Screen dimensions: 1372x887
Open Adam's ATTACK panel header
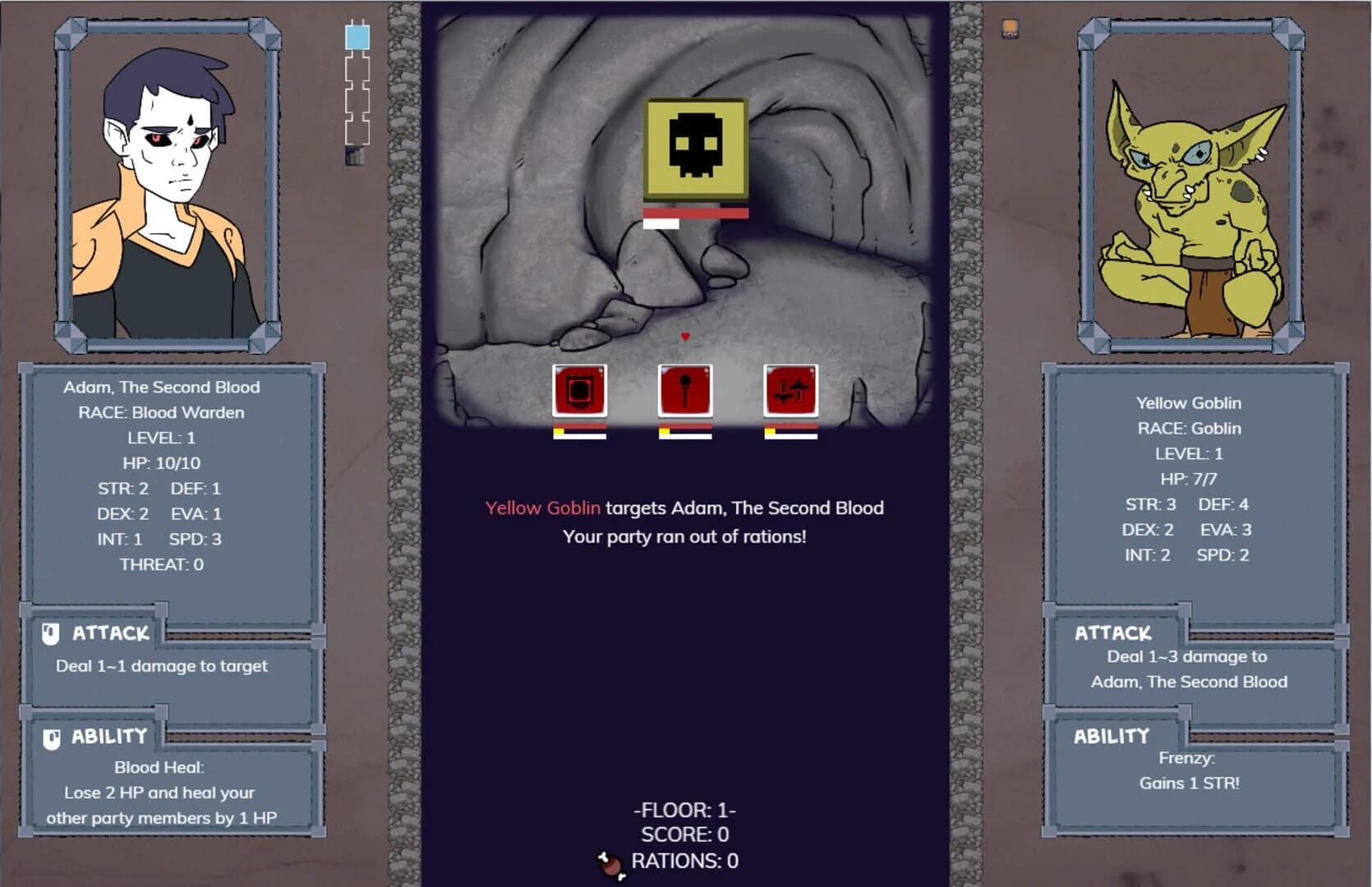click(x=109, y=632)
